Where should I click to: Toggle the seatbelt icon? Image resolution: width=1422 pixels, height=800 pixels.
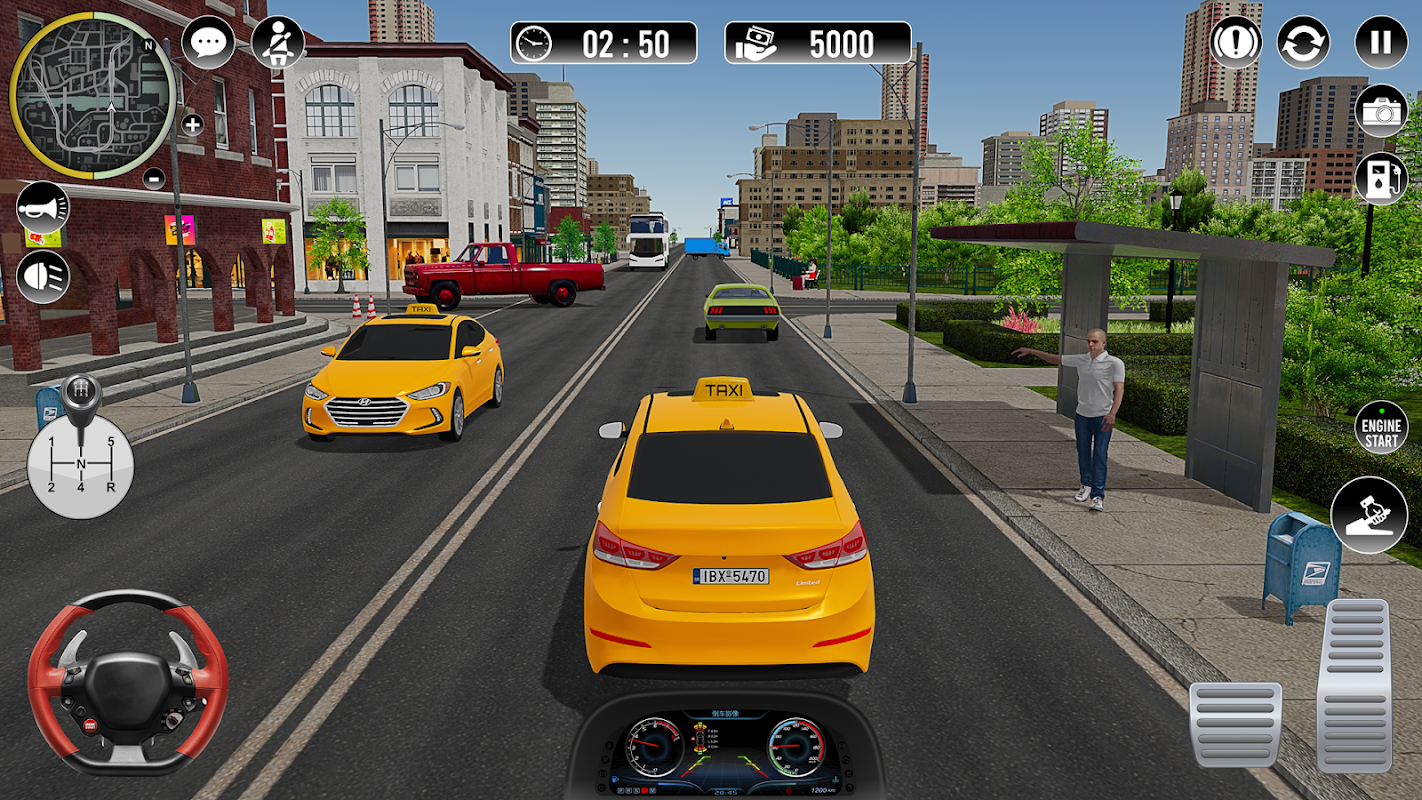coord(277,42)
